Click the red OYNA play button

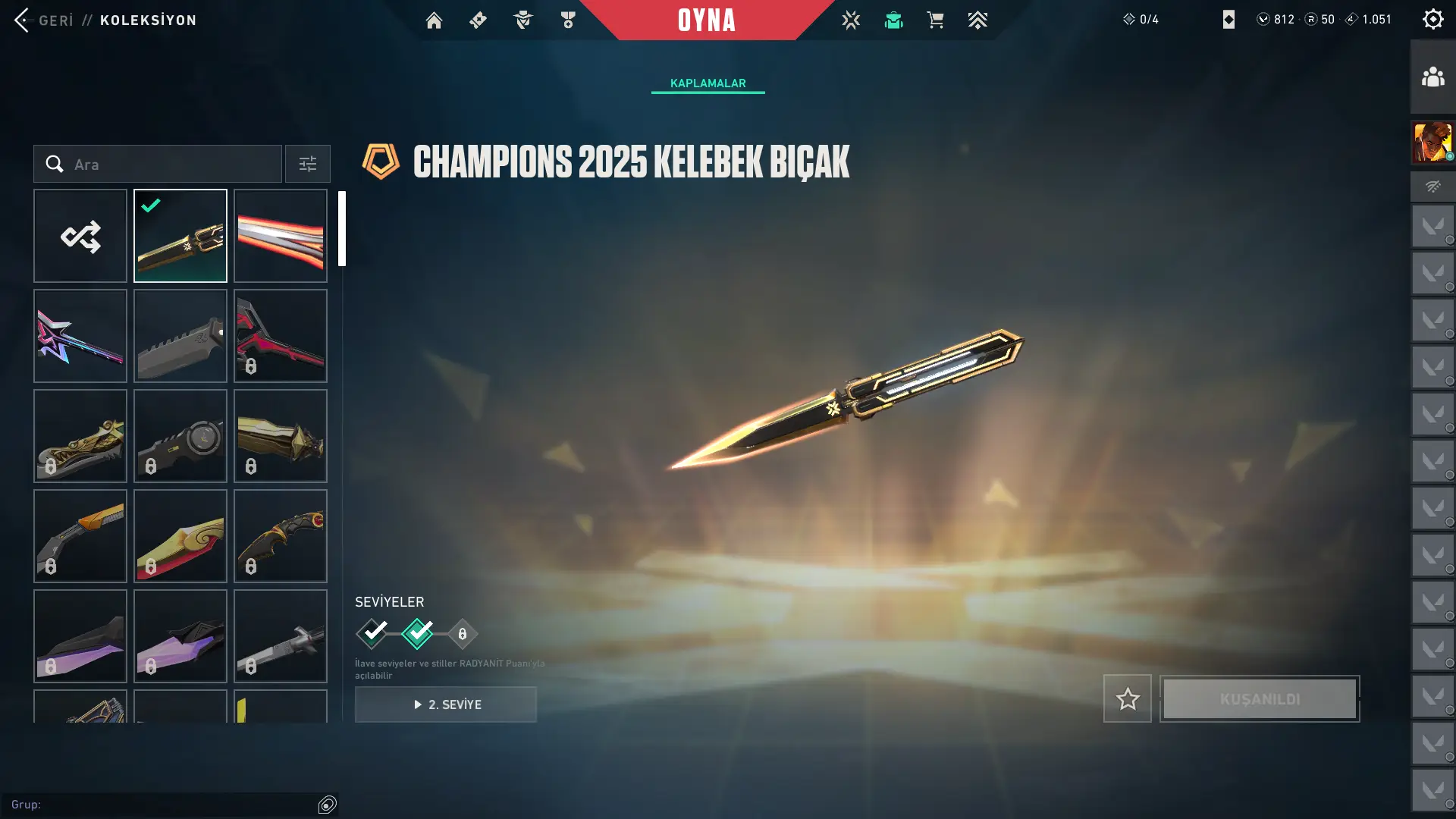point(706,20)
